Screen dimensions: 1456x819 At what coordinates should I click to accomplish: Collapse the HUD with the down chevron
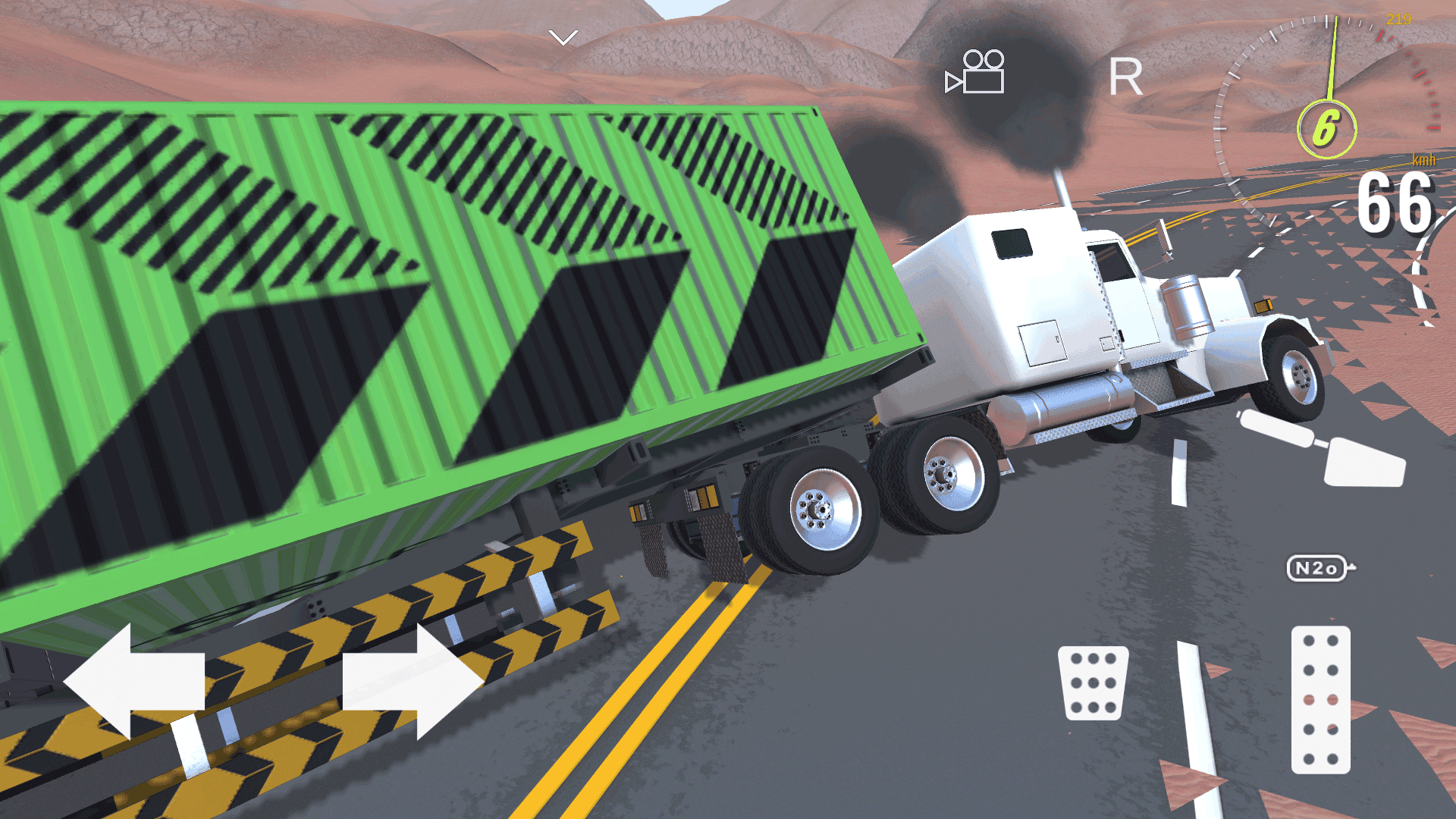coord(562,36)
